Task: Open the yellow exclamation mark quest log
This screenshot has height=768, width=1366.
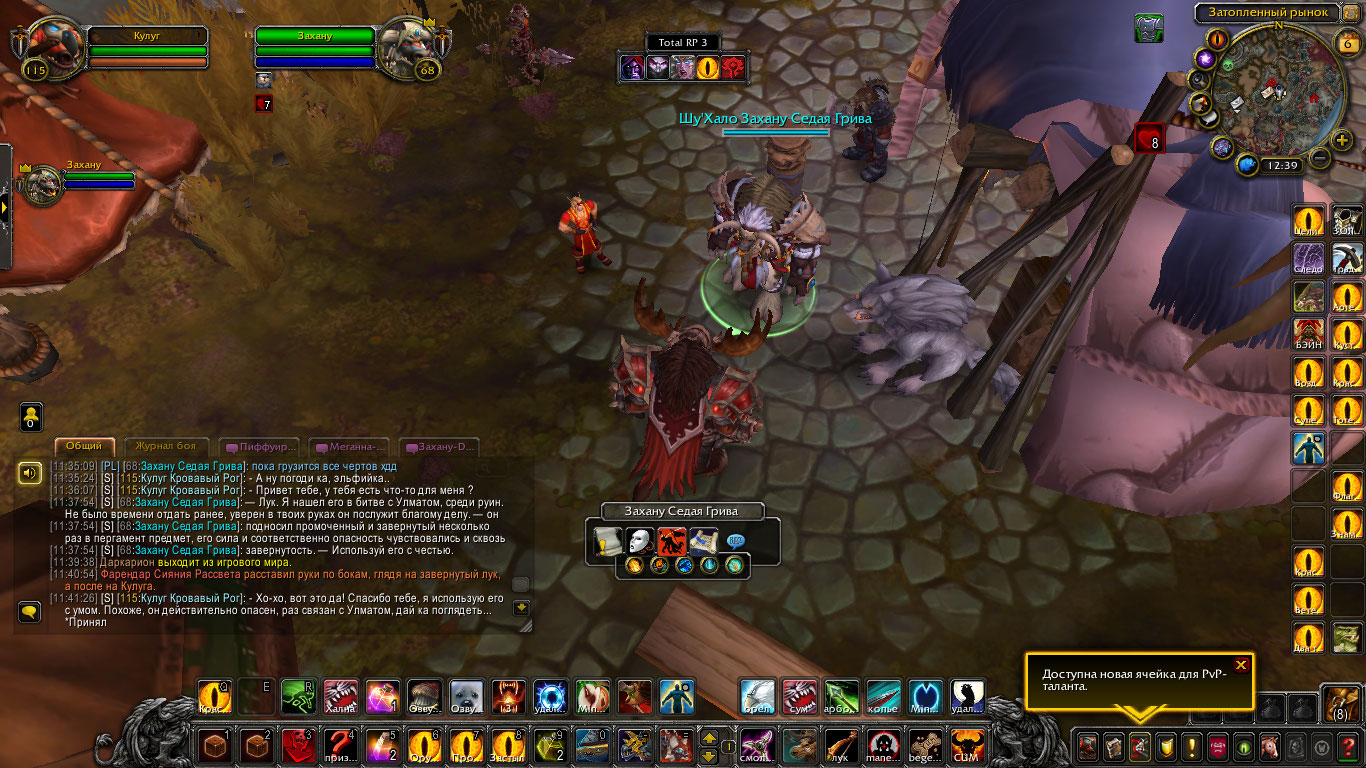Action: coord(1191,746)
